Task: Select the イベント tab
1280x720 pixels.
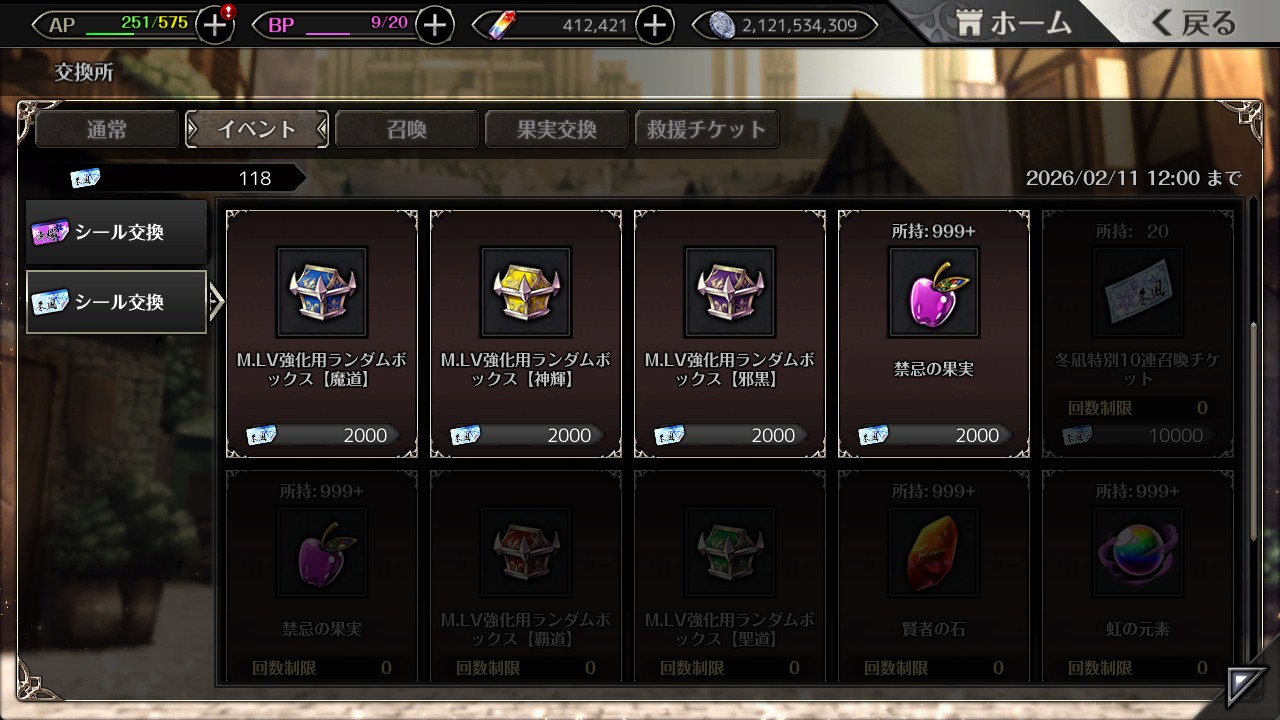Action: (257, 129)
